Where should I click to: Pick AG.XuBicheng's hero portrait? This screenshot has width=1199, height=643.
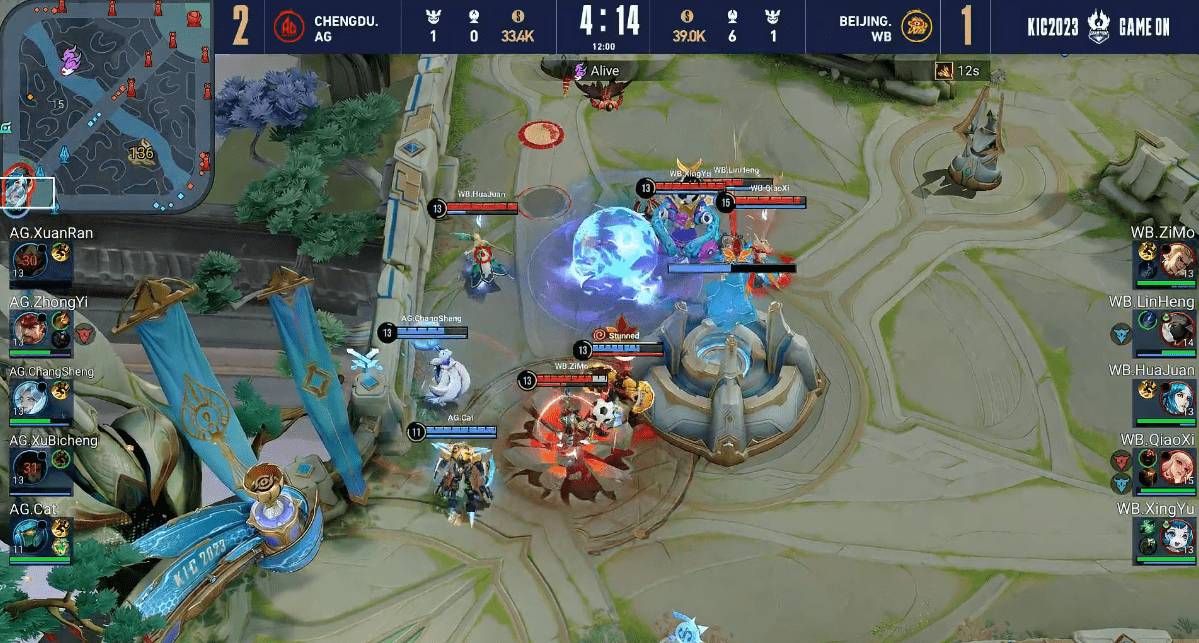click(x=29, y=467)
